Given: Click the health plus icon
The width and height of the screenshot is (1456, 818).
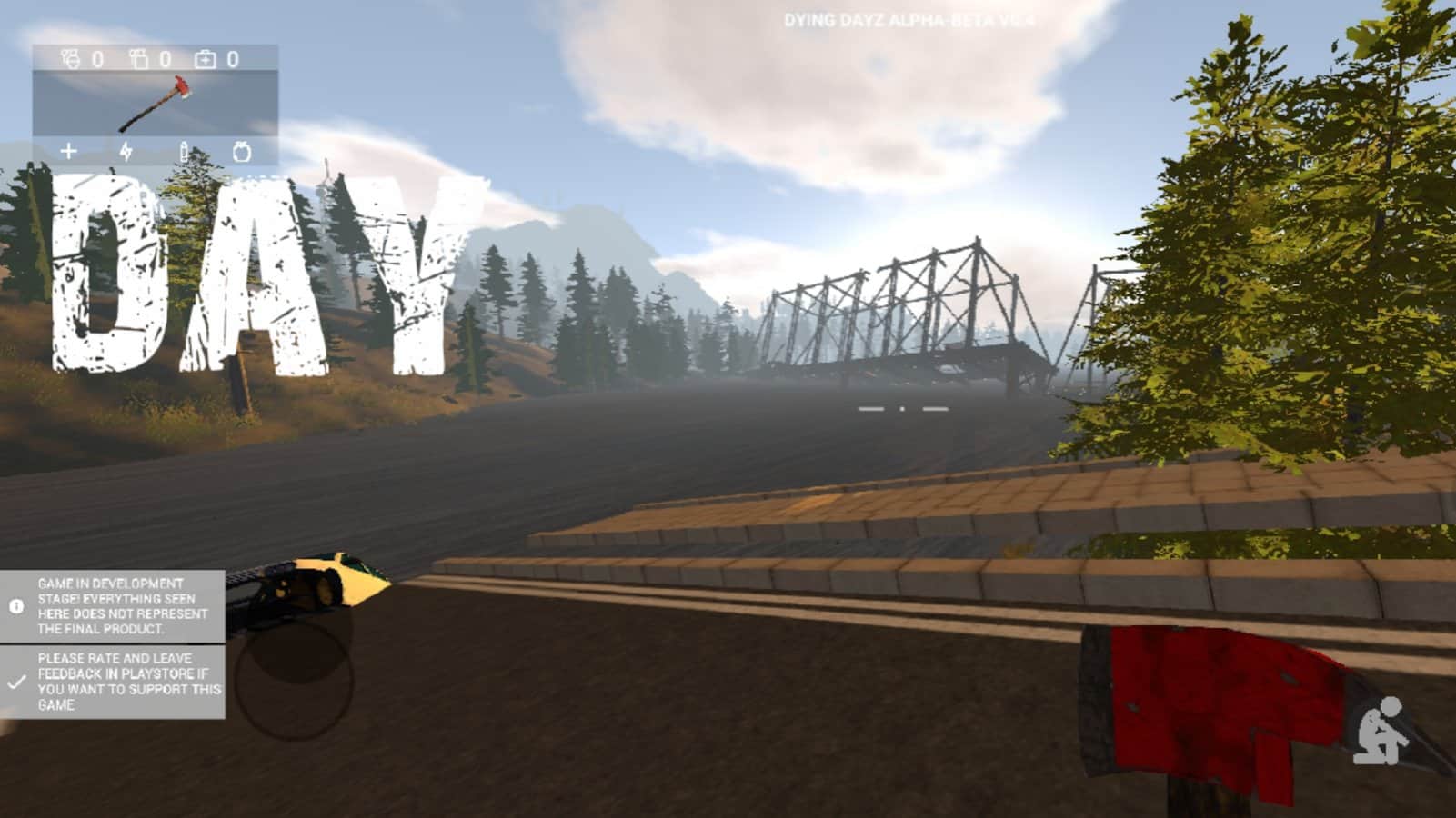Looking at the screenshot, I should (69, 151).
